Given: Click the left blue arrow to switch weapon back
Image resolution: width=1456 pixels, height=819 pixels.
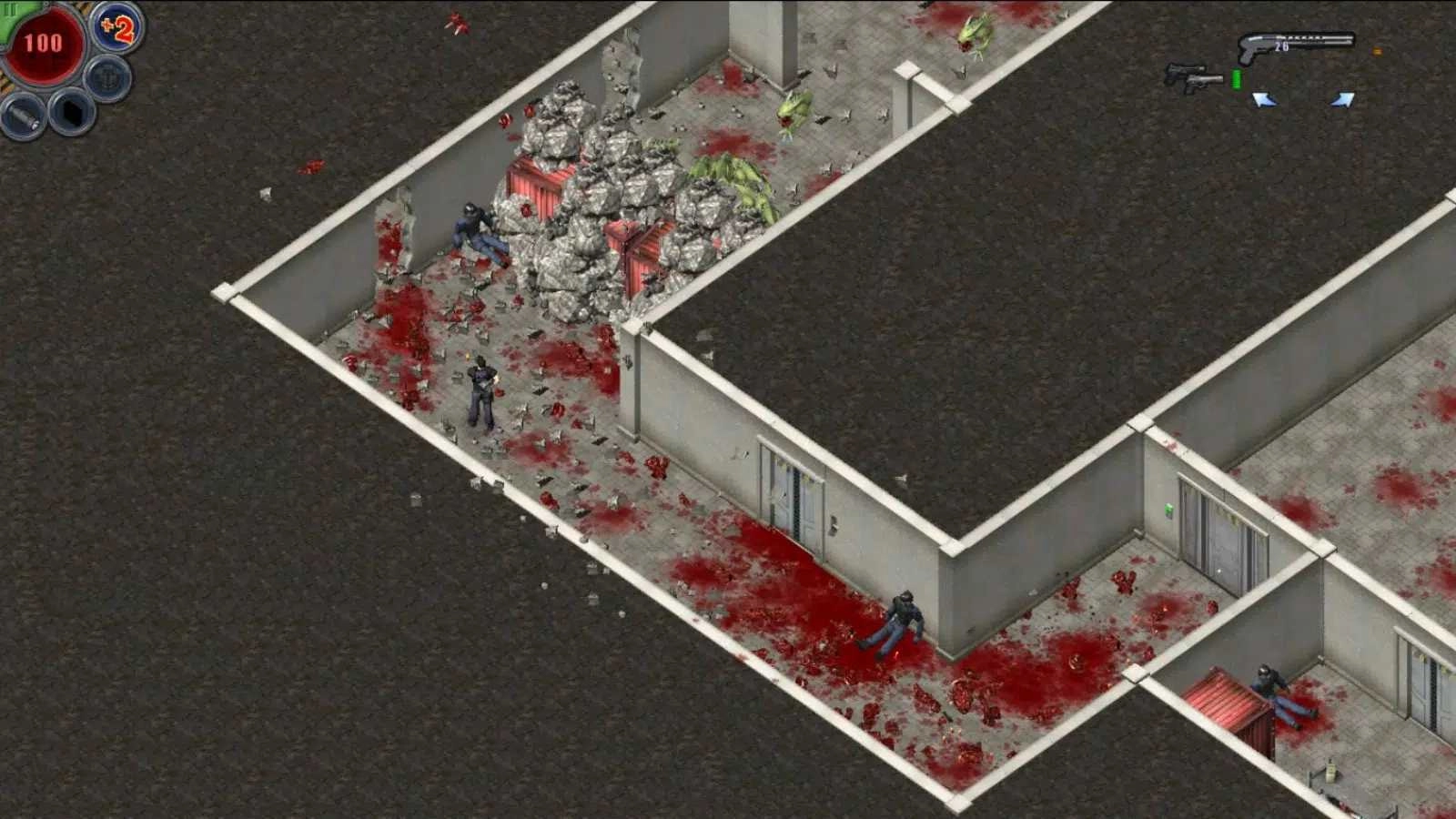Looking at the screenshot, I should tap(1265, 99).
